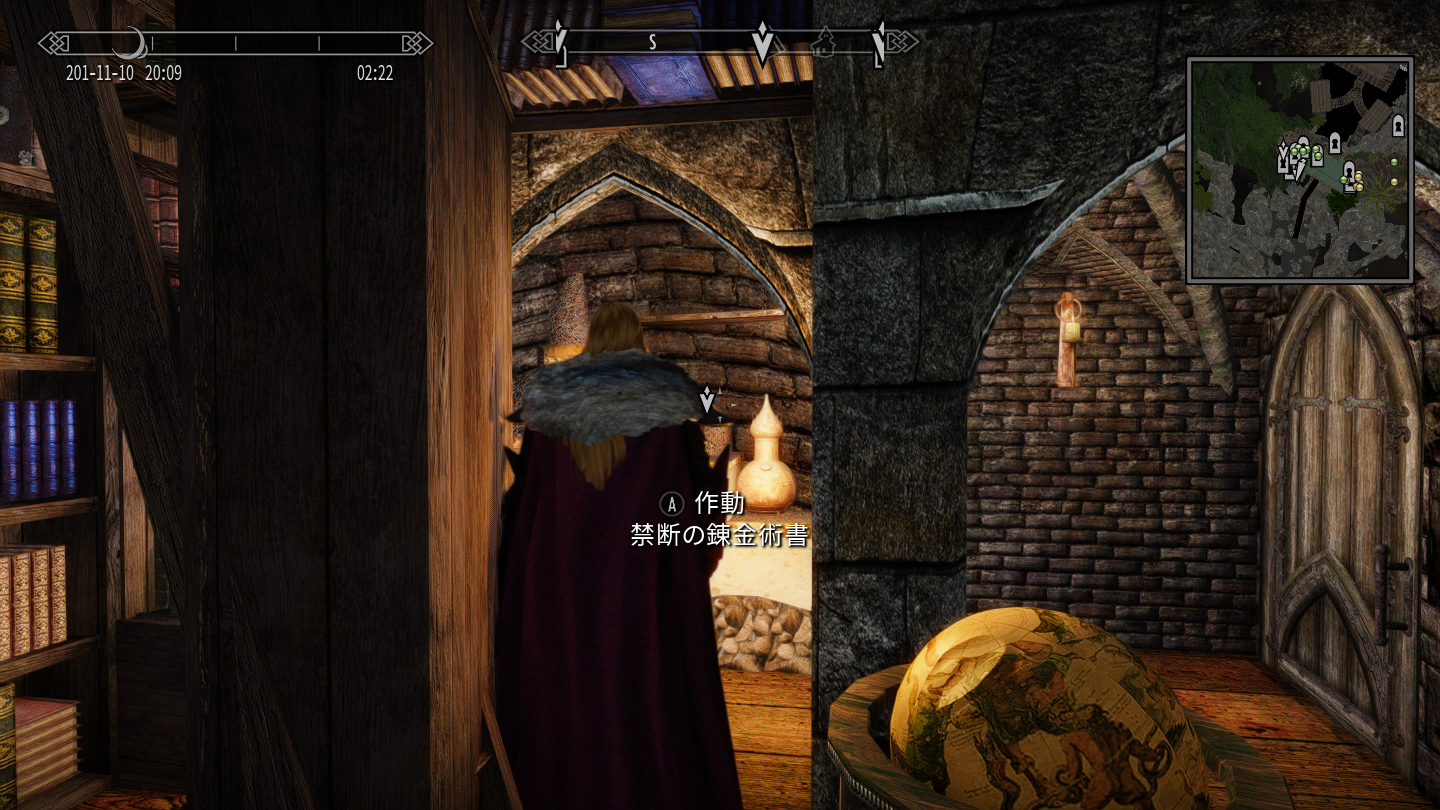Screen dimensions: 1440x810
Task: Click the moon phase icon on the time bar
Action: pyautogui.click(x=128, y=43)
